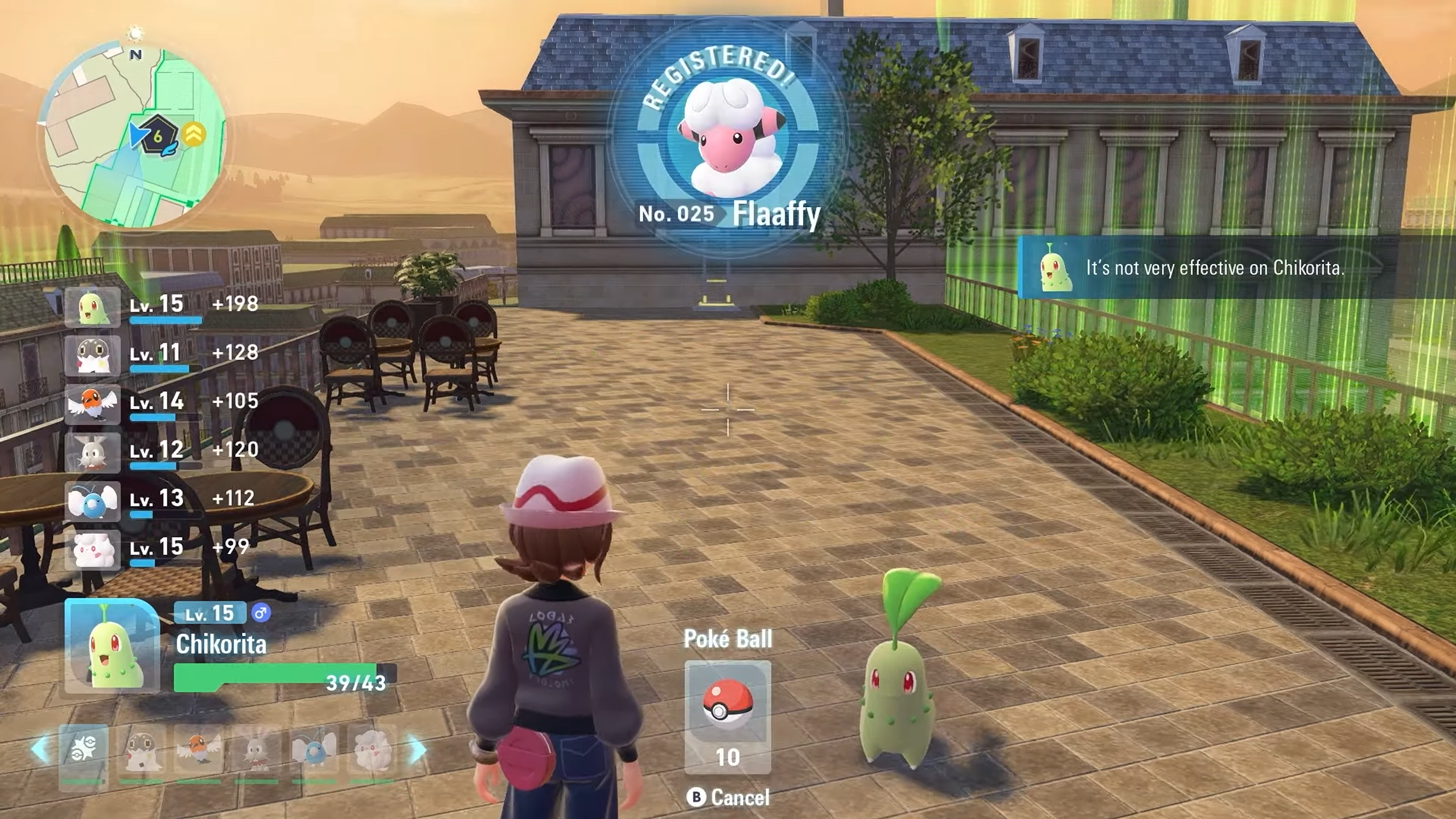Screen dimensions: 1456x819
Task: Cycle party with the right arrow
Action: tap(417, 749)
